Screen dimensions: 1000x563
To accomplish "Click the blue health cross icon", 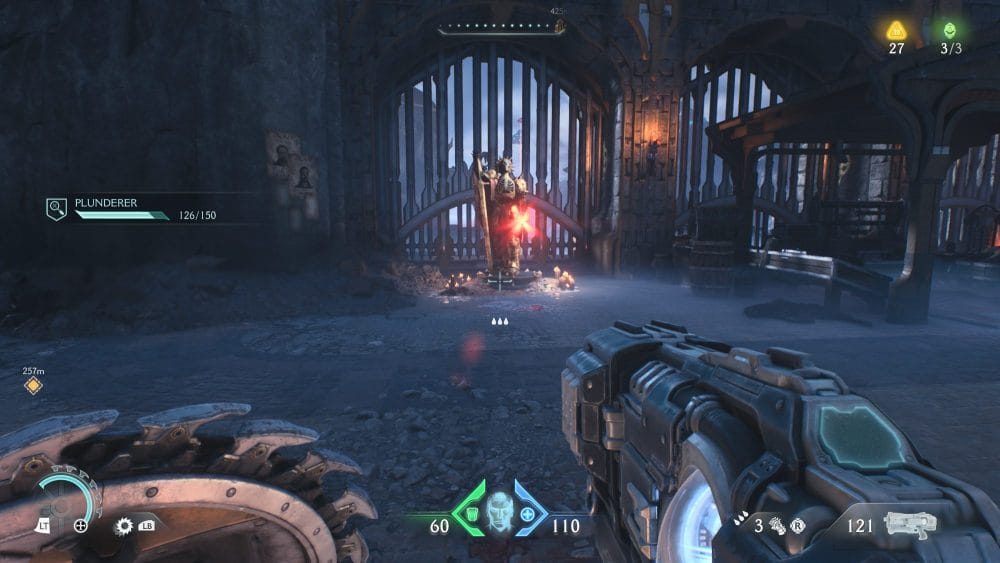I will [x=528, y=514].
